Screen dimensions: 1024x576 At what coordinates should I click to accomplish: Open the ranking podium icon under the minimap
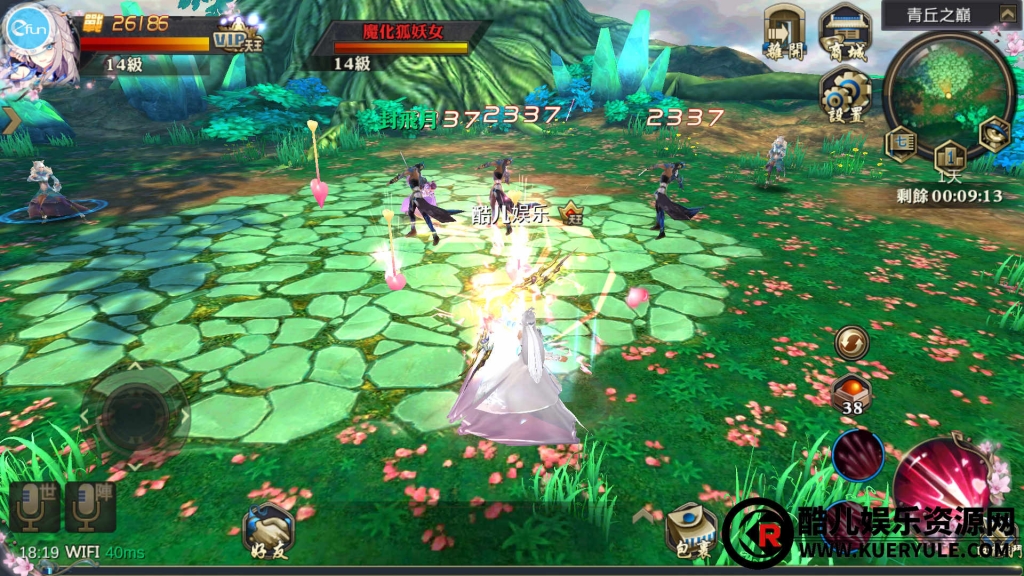click(949, 156)
